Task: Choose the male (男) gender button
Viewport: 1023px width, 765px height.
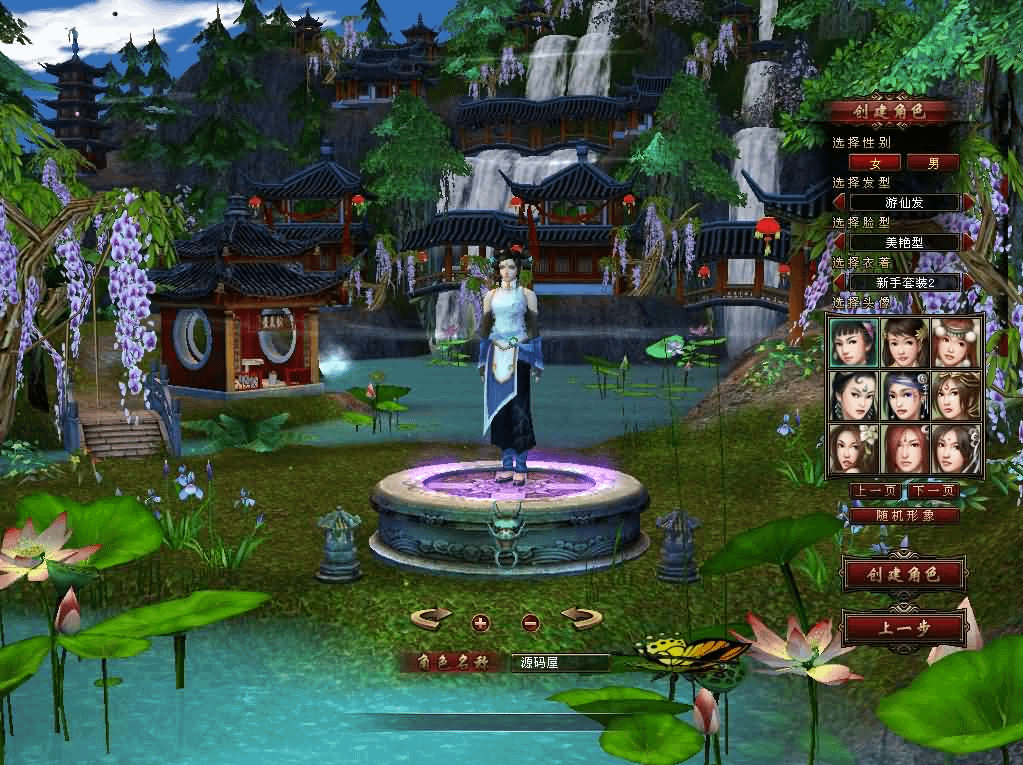Action: pyautogui.click(x=933, y=162)
